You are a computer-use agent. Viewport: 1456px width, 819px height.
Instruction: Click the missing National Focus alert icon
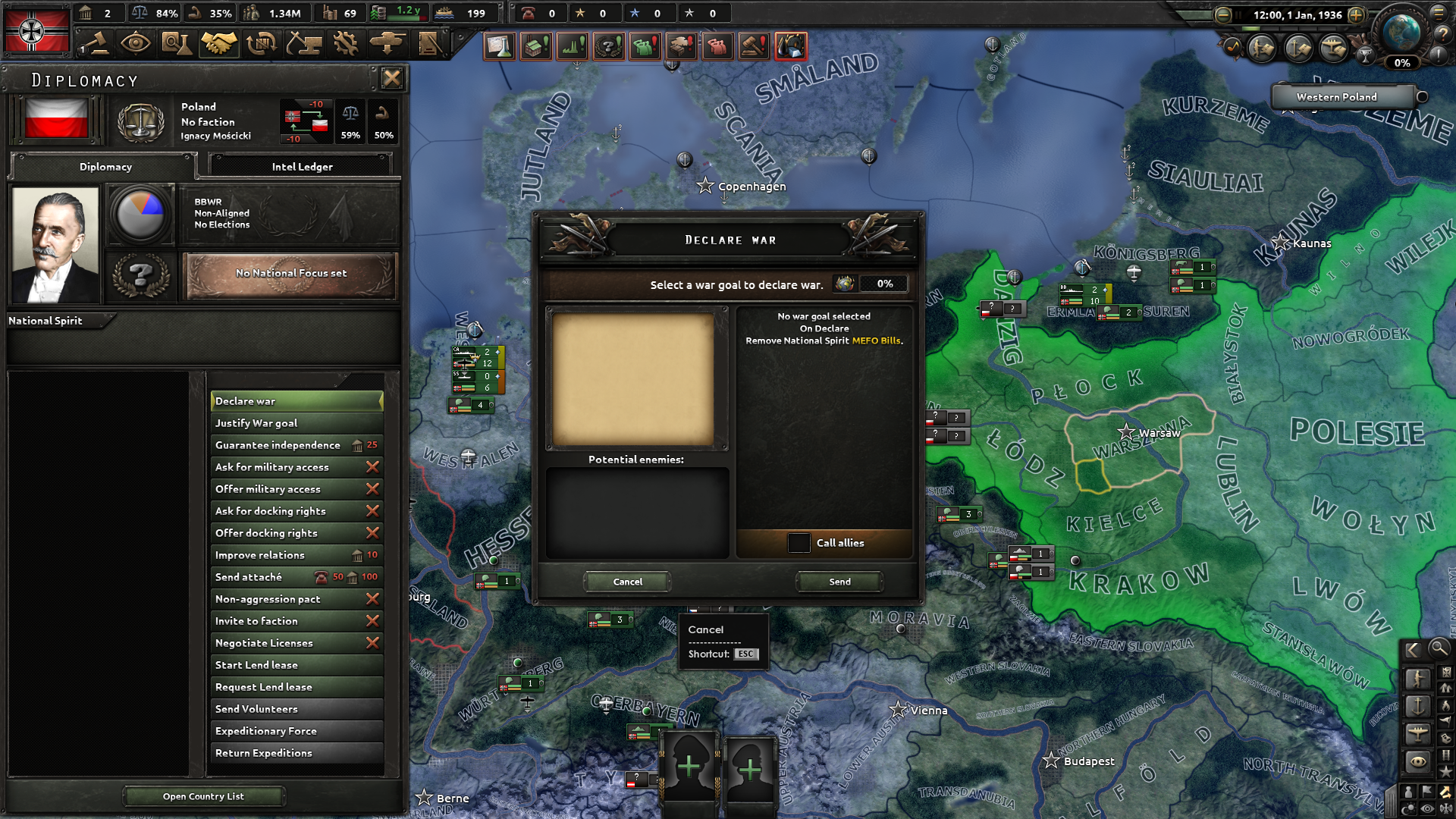[x=609, y=45]
